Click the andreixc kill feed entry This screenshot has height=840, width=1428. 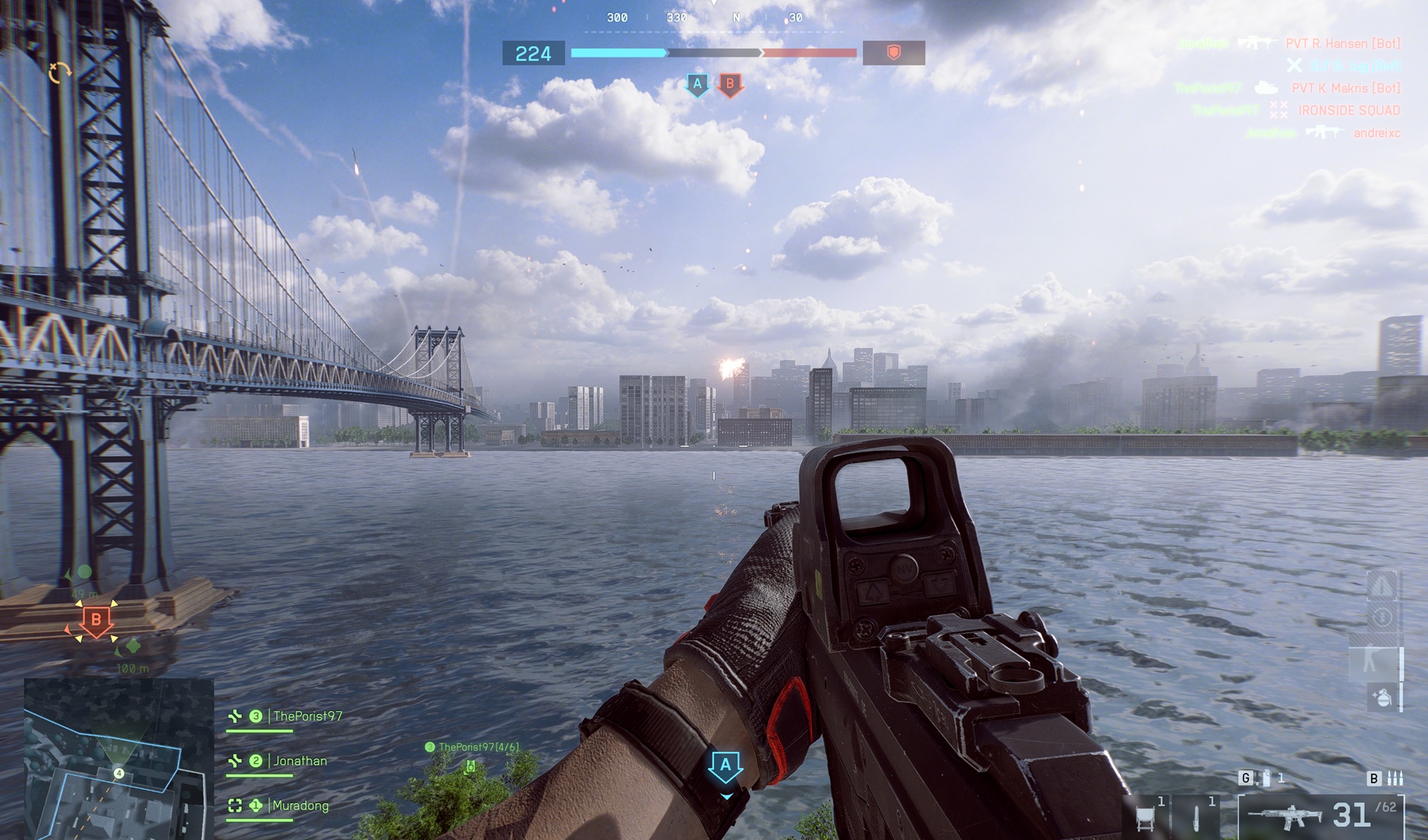click(1376, 133)
